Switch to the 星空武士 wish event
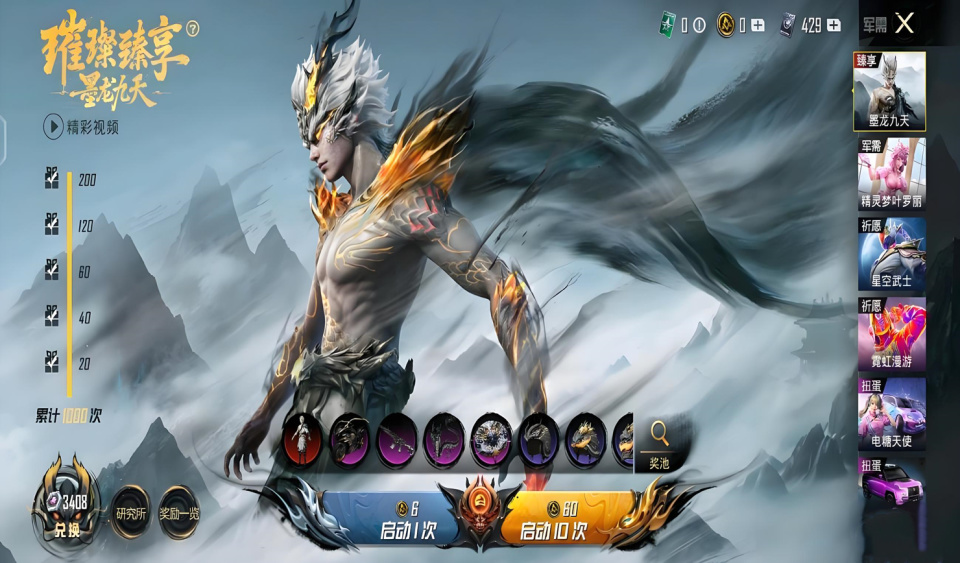 pos(890,252)
